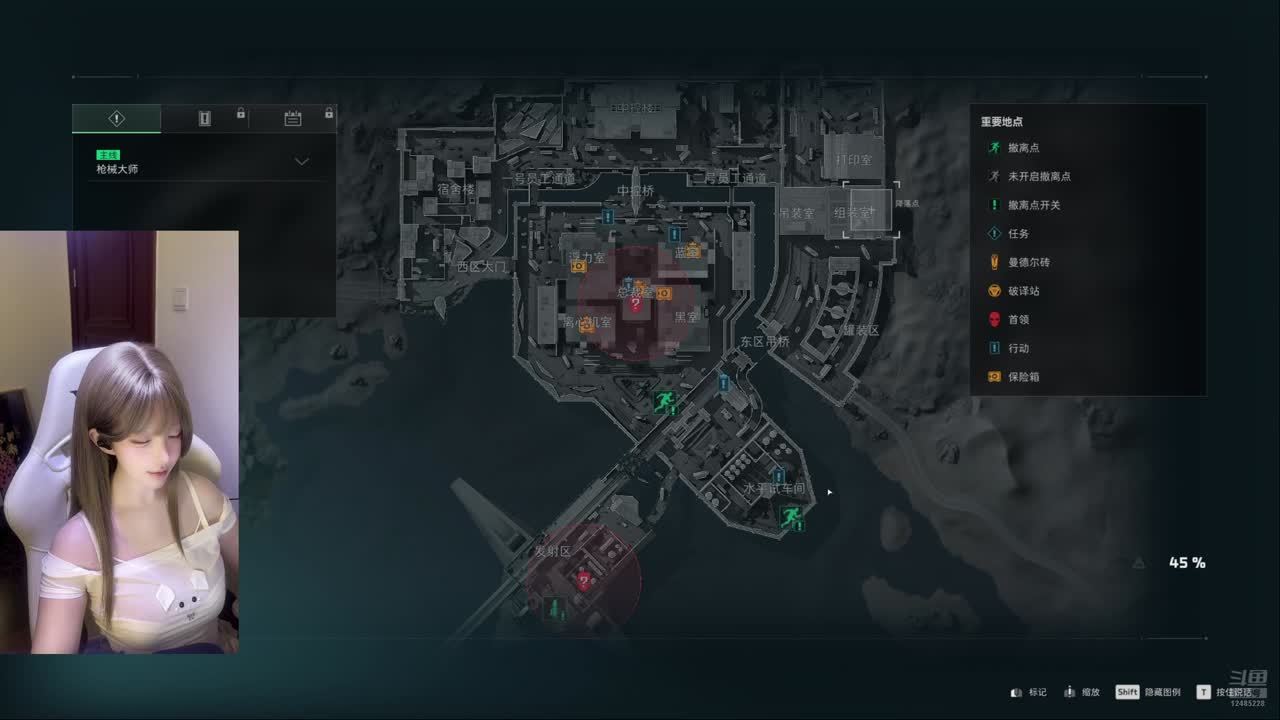Click the 未开启撤离点 legend entry
Screen dimensions: 1280x720
pos(1038,176)
